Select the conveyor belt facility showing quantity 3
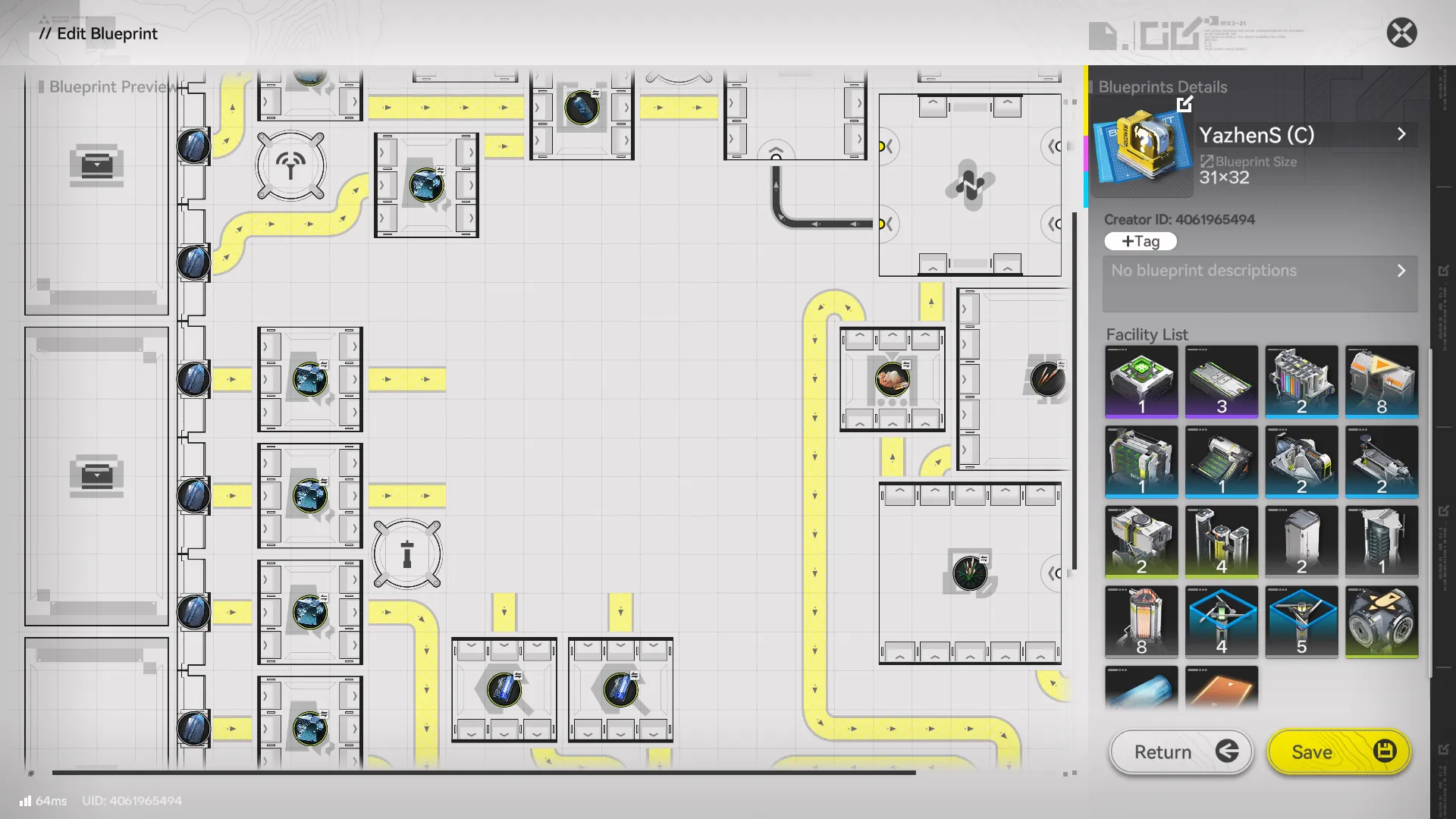This screenshot has width=1456, height=819. (x=1222, y=383)
